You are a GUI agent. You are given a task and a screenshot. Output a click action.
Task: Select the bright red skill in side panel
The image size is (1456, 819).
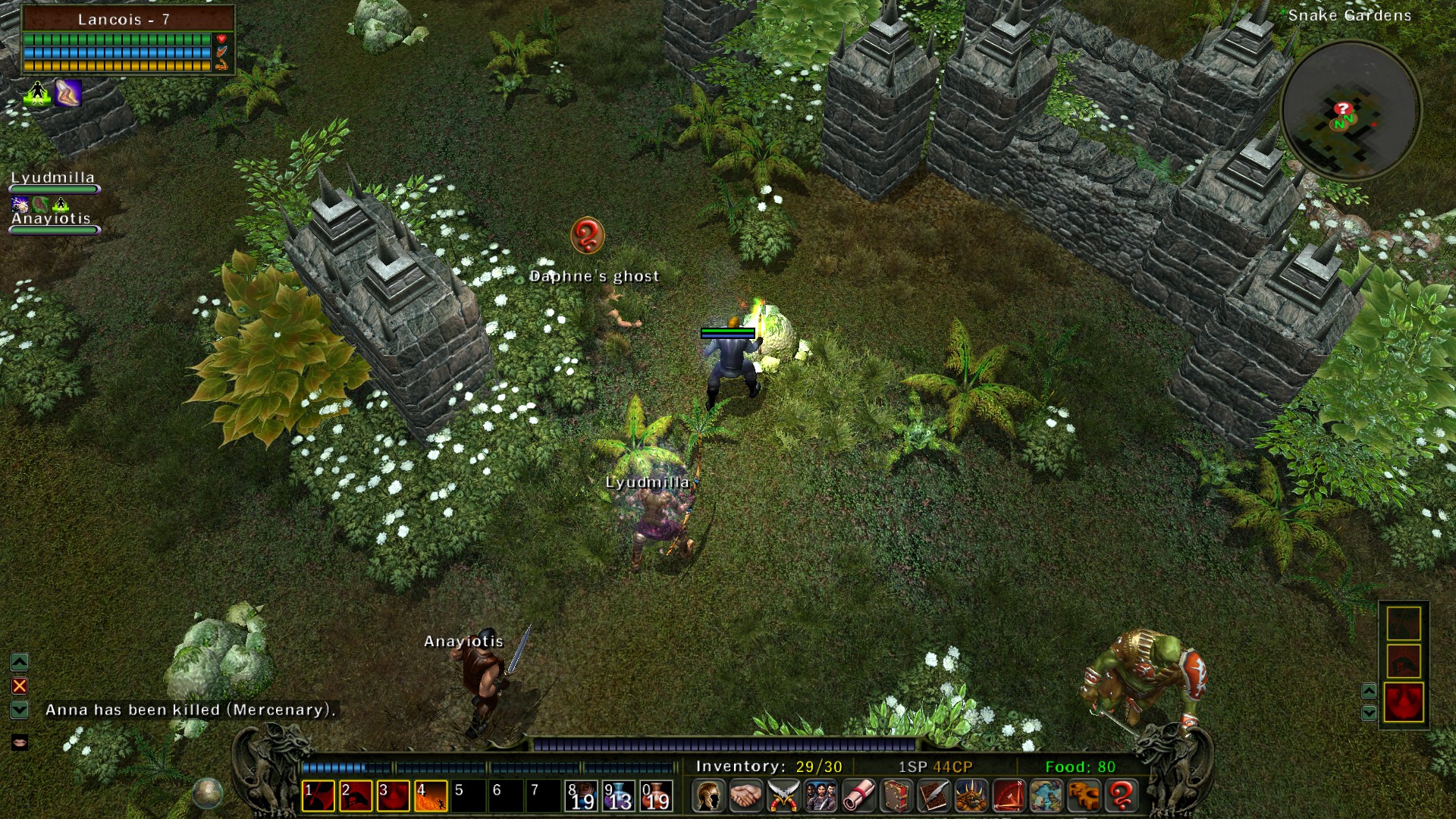pos(1403,701)
